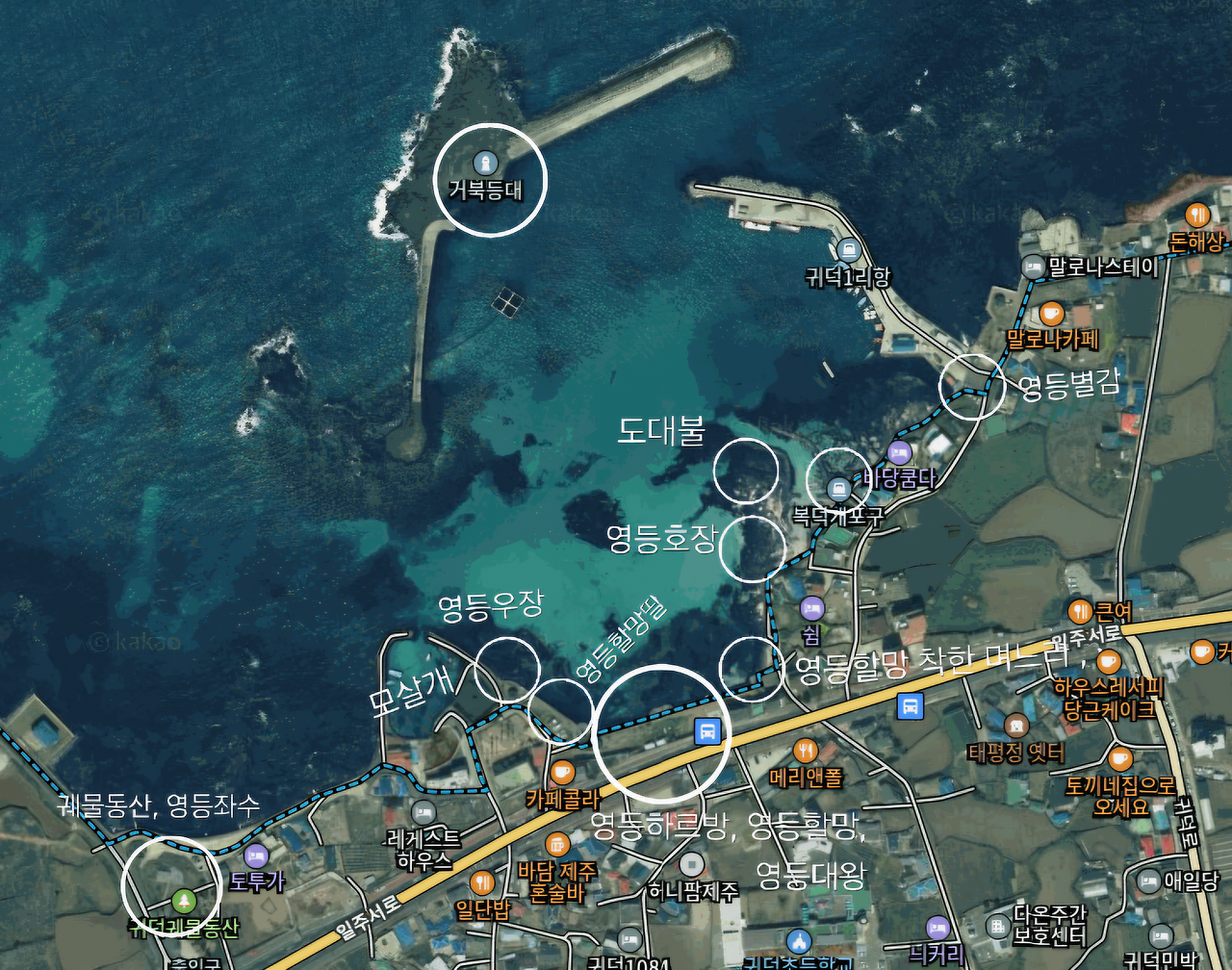Click the 귀덕초등학교 school marker icon
1232x970 pixels.
[799, 940]
